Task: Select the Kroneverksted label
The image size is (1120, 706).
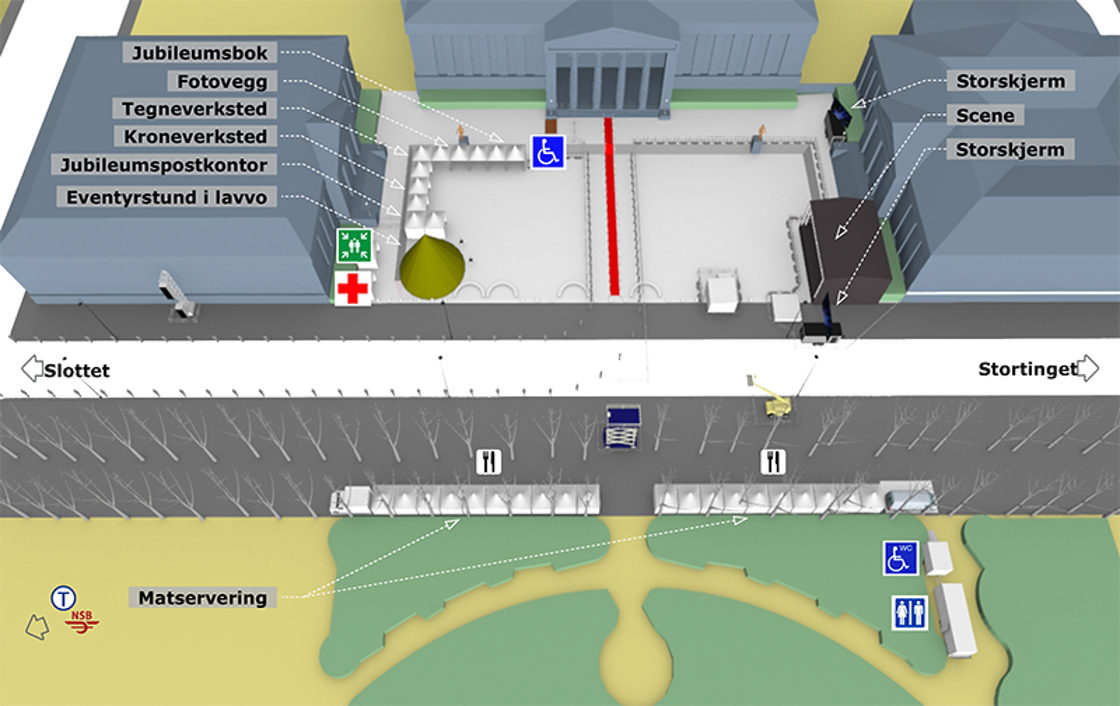Action: pos(196,136)
